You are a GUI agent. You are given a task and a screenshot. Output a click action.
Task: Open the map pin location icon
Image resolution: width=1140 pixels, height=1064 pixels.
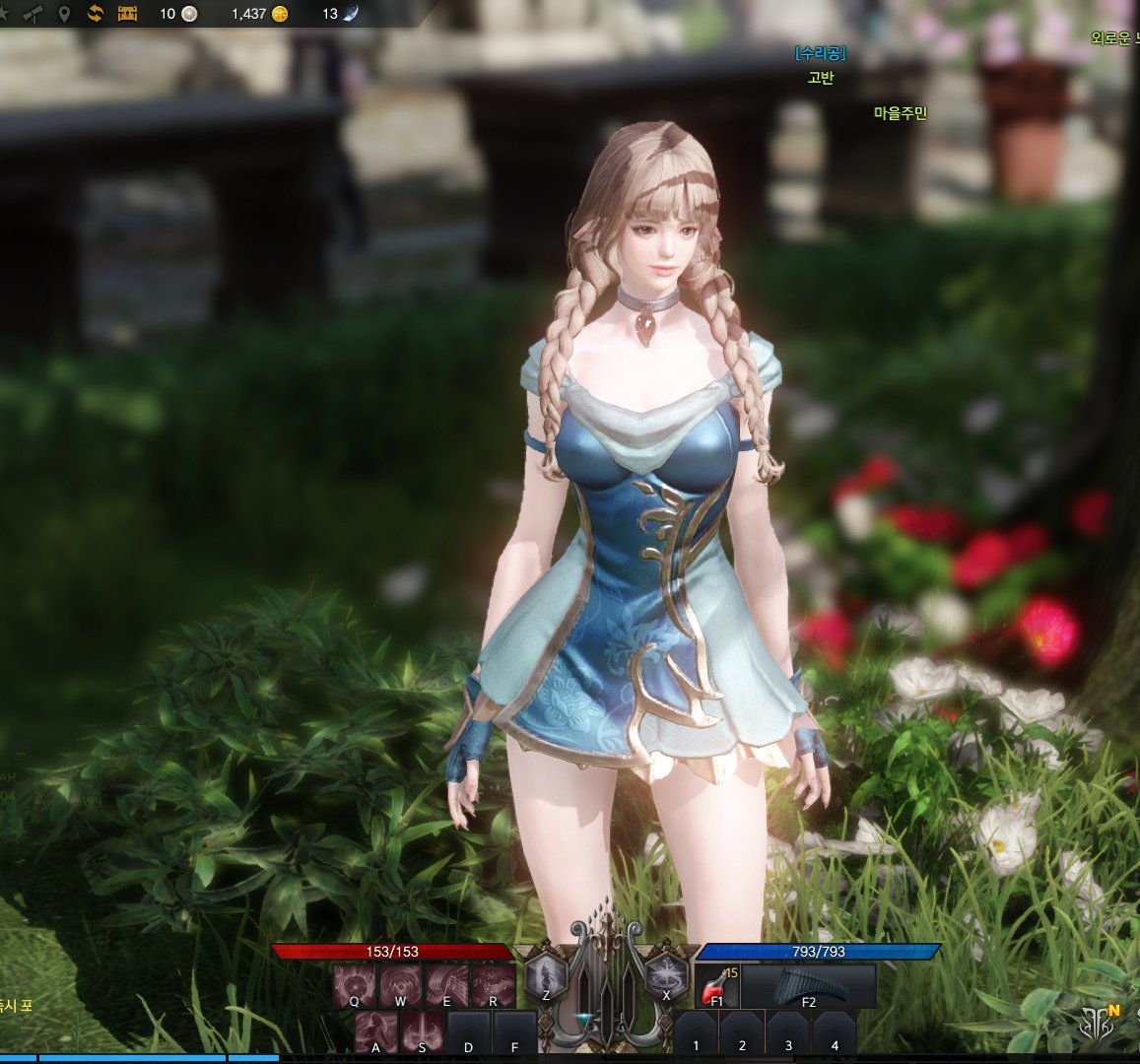pyautogui.click(x=64, y=14)
